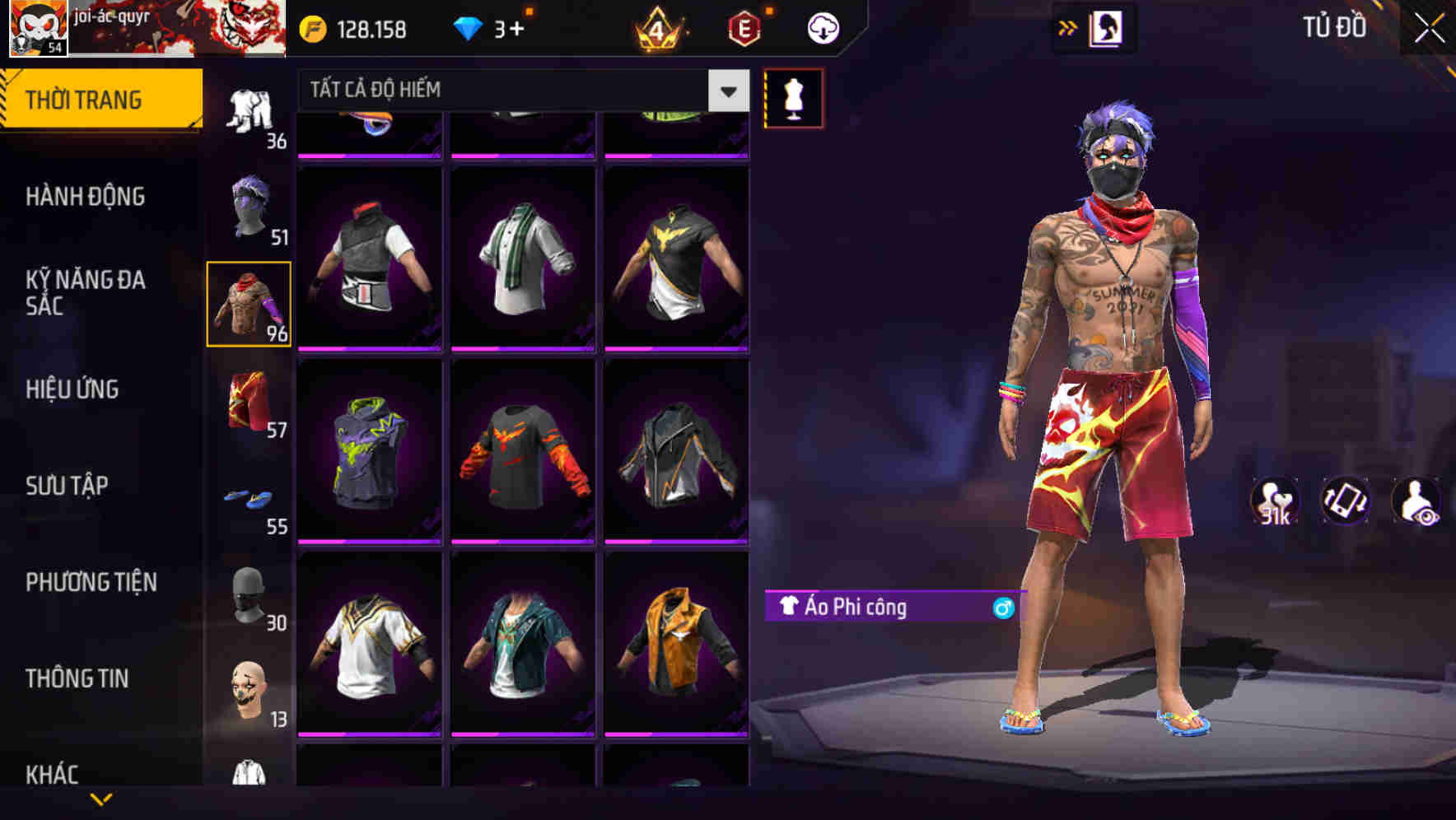This screenshot has height=820, width=1456.
Task: Open the masks category with 51 items
Action: click(x=250, y=206)
